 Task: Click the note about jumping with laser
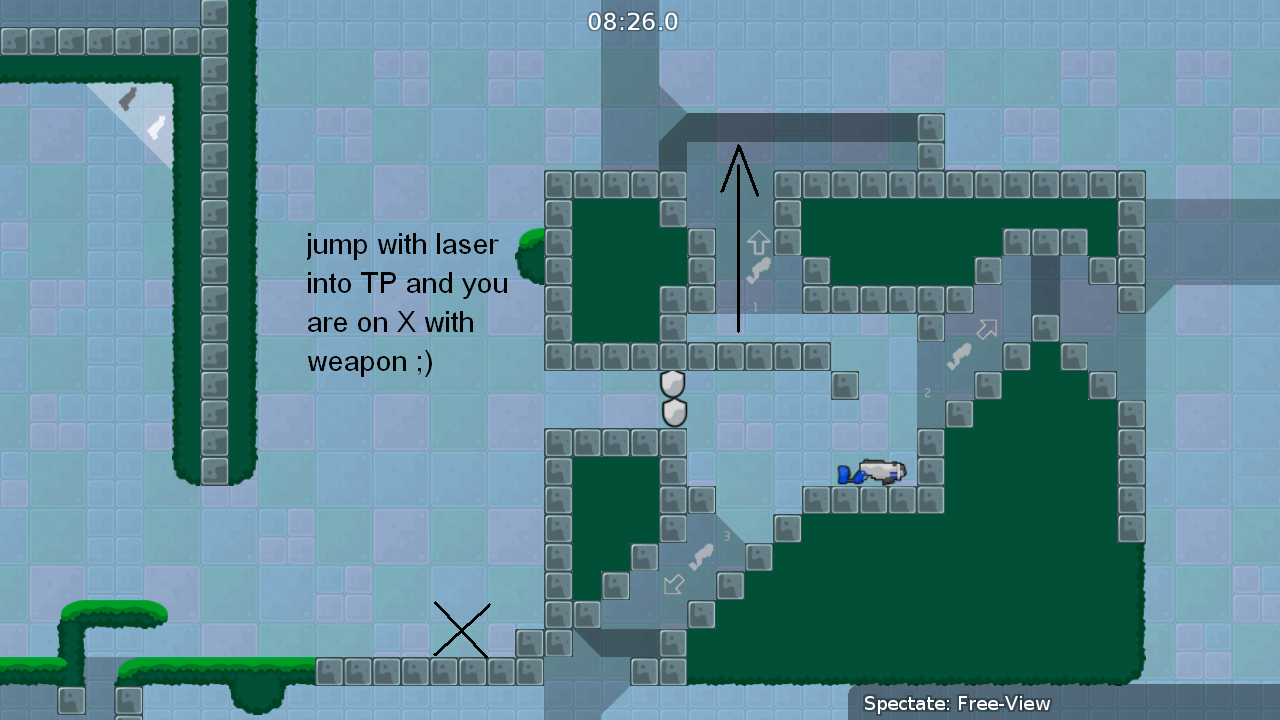tap(406, 302)
